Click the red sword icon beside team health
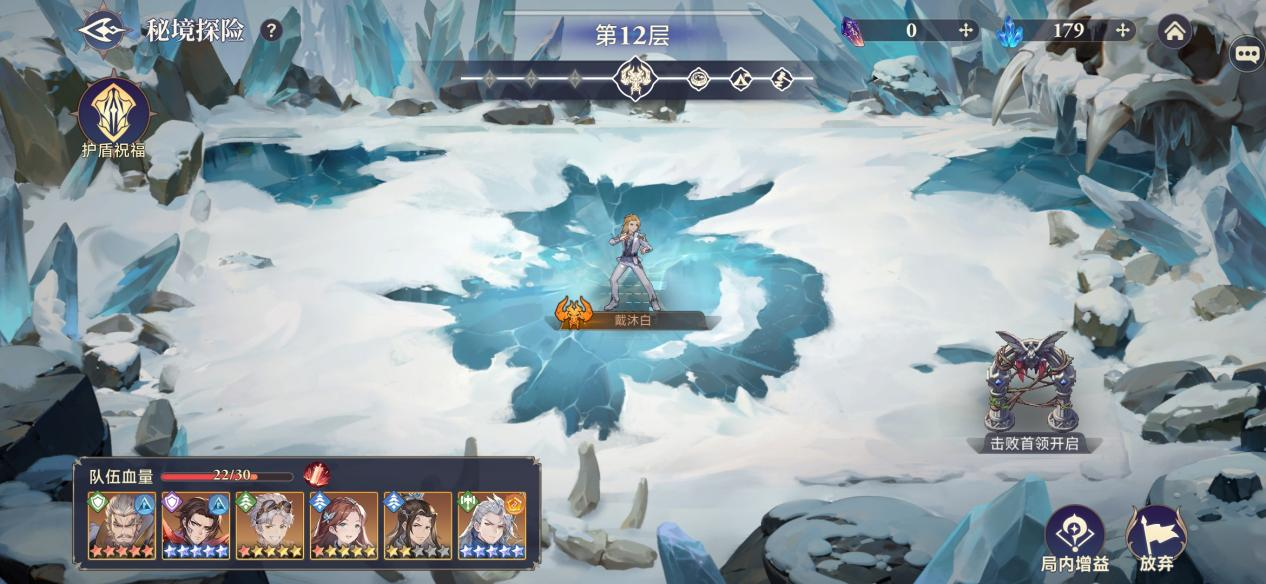The image size is (1266, 584). click(x=316, y=474)
